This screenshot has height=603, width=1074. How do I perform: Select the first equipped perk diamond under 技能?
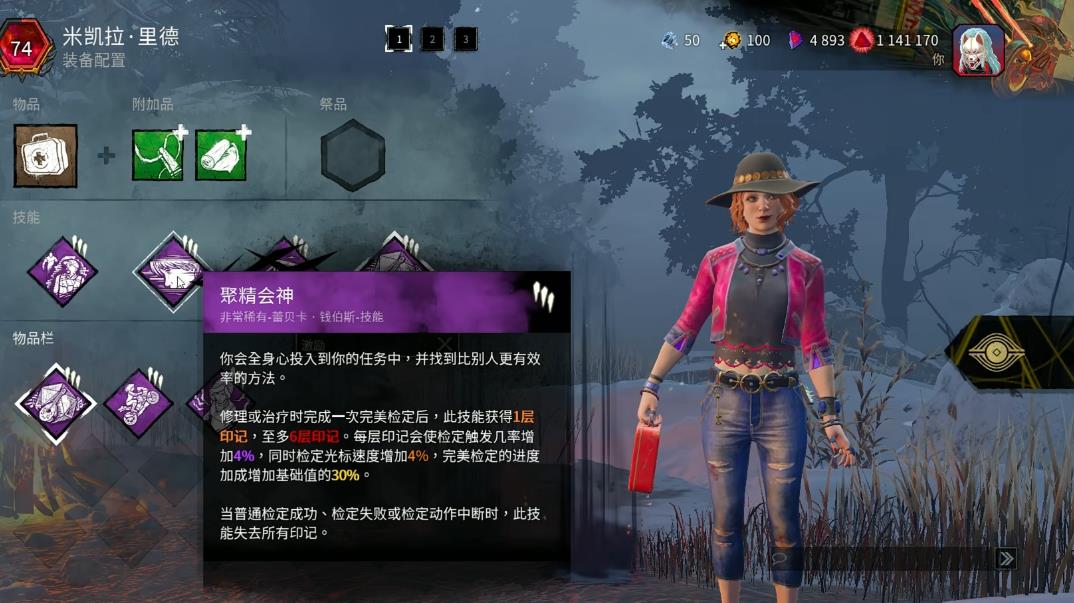pos(62,271)
